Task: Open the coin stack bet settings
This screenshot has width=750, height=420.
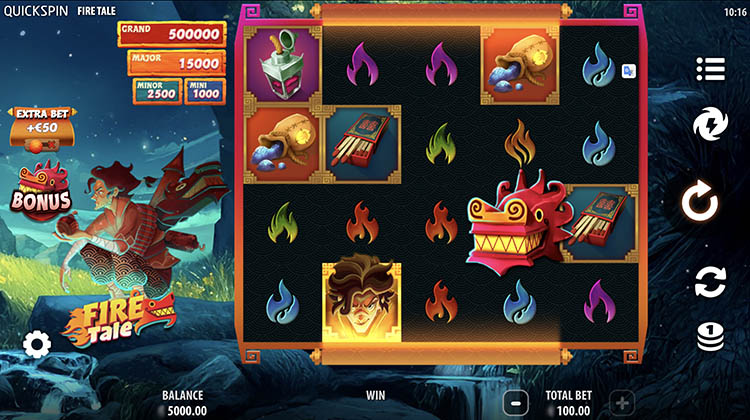Action: (710, 338)
